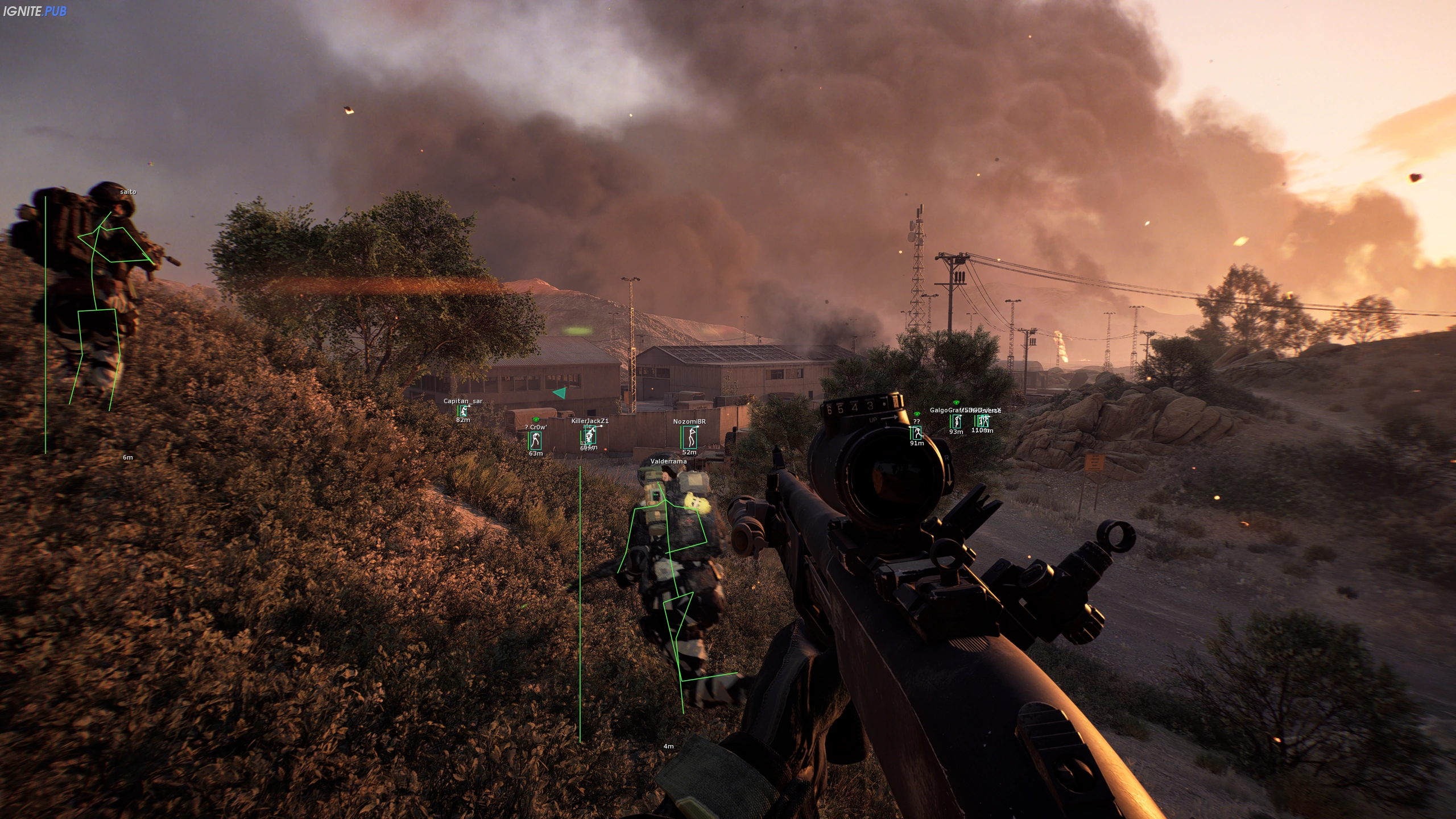Toggle the eye icon above GalgoGraf's name
Image resolution: width=1456 pixels, height=819 pixels.
(956, 403)
